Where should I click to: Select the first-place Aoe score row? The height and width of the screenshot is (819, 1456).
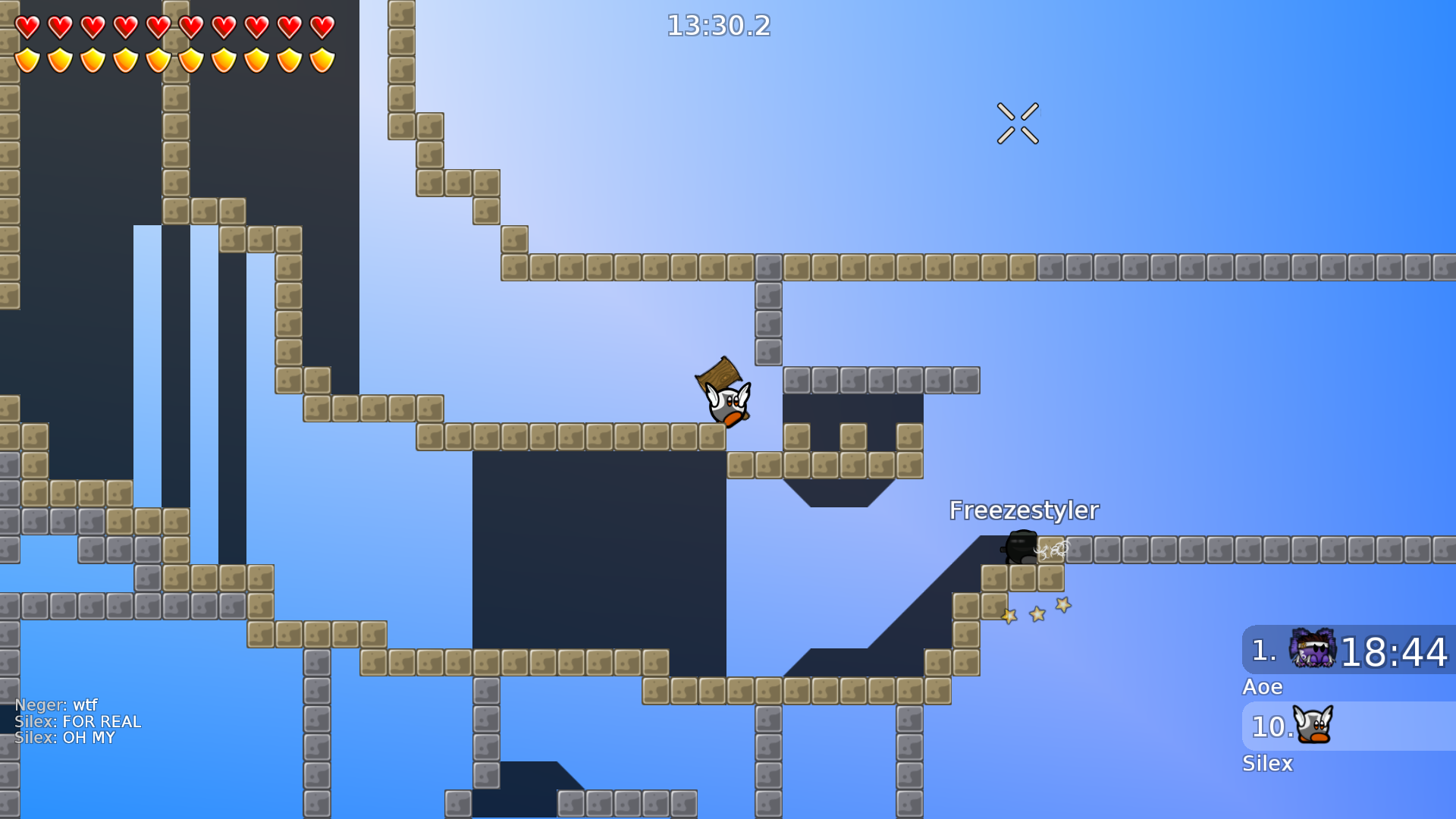pyautogui.click(x=1348, y=651)
